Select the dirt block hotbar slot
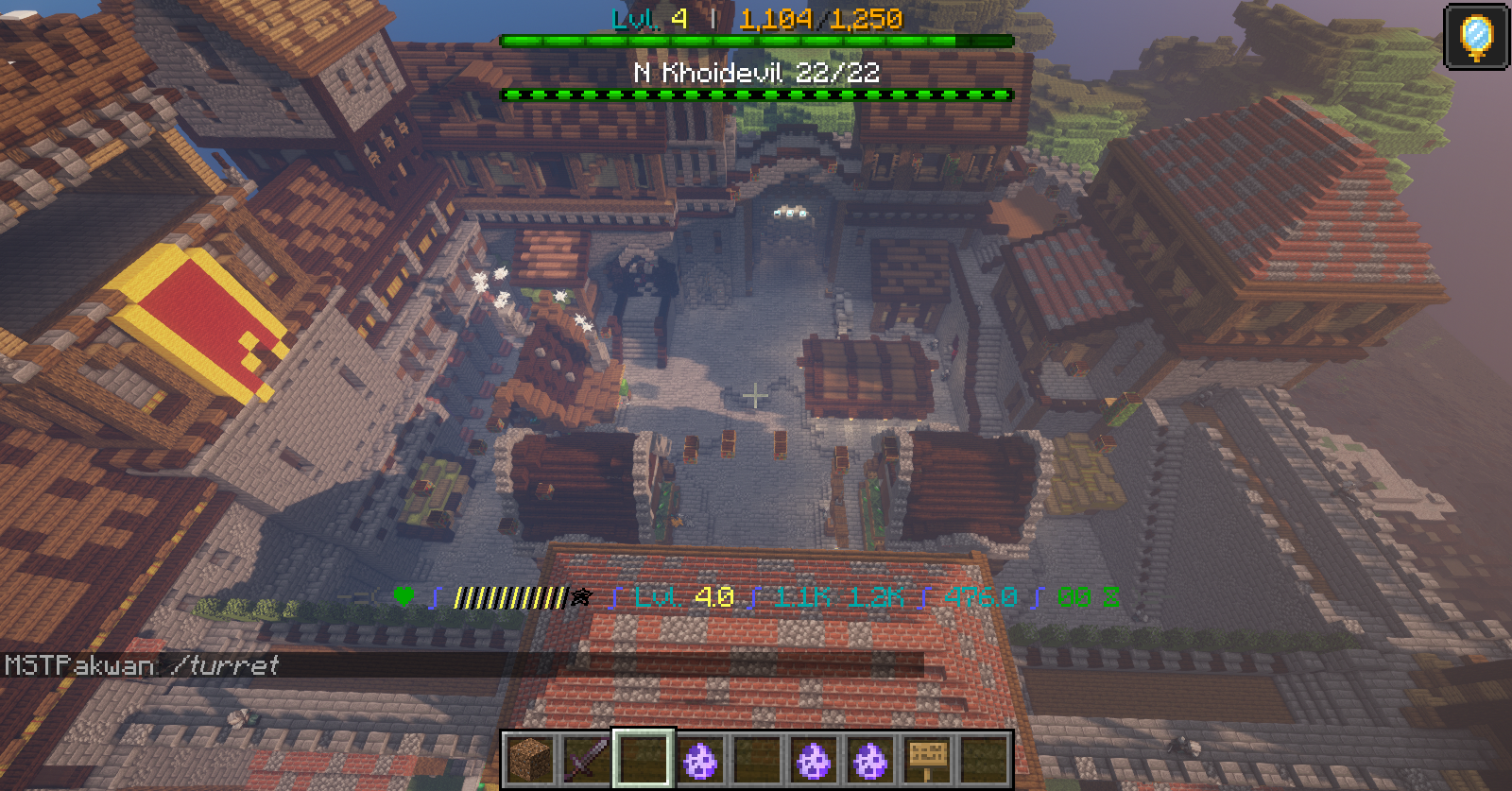The height and width of the screenshot is (791, 1512). (530, 759)
